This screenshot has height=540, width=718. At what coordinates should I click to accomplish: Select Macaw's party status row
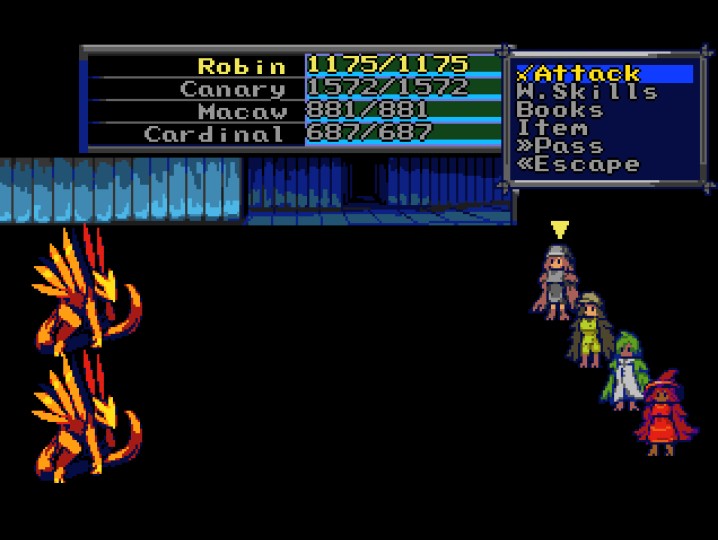pos(292,111)
